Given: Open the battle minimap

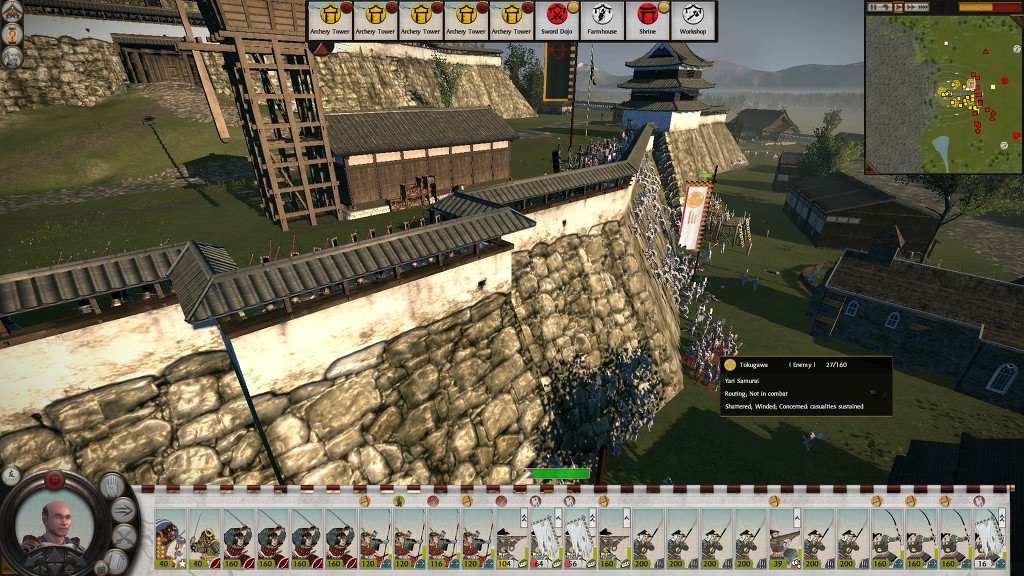Looking at the screenshot, I should [943, 94].
